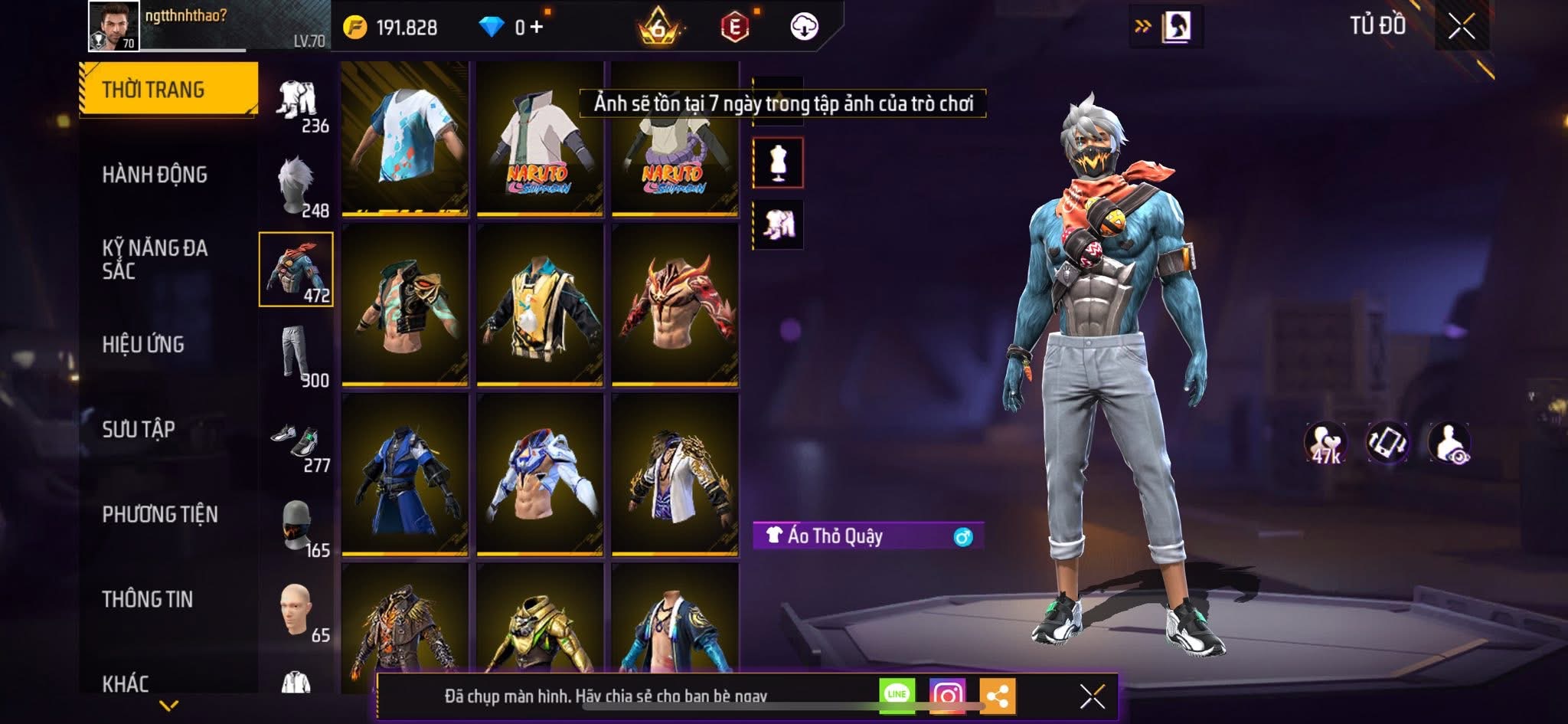The width and height of the screenshot is (1568, 724).
Task: Click the diamond top-up plus button
Action: coord(536,28)
